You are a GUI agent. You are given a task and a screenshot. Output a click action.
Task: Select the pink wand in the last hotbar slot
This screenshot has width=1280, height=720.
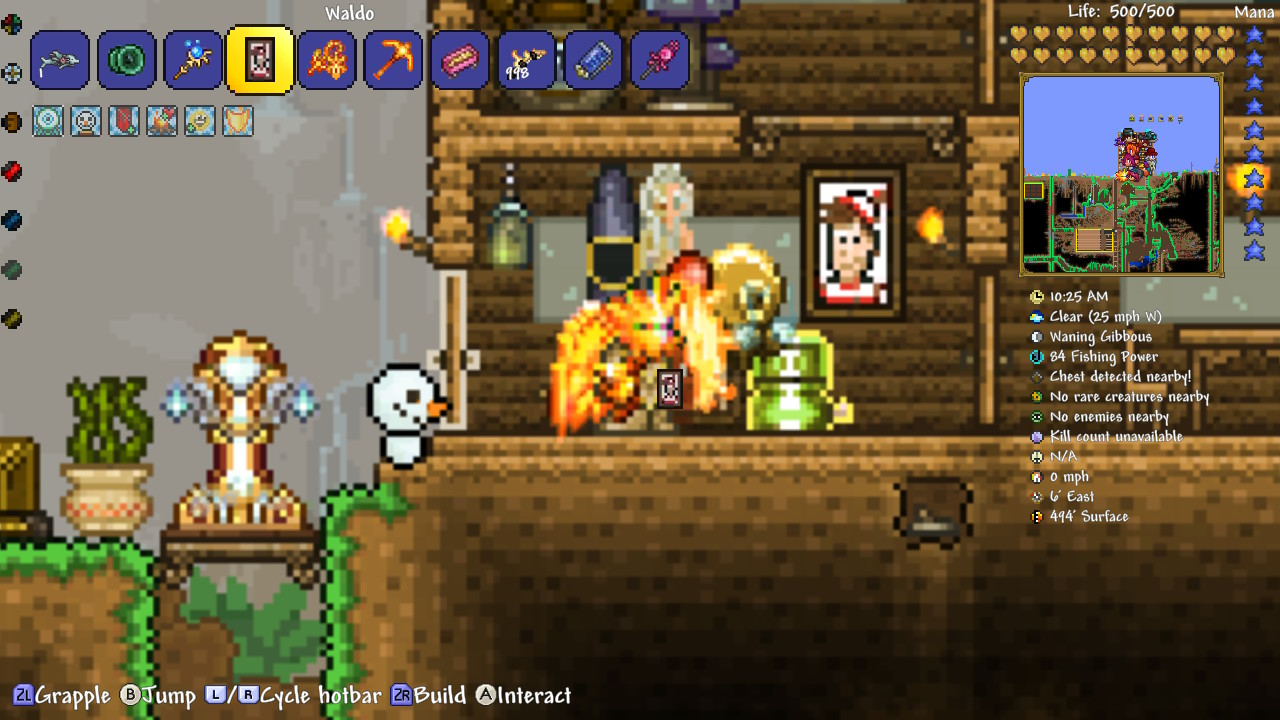(x=660, y=60)
